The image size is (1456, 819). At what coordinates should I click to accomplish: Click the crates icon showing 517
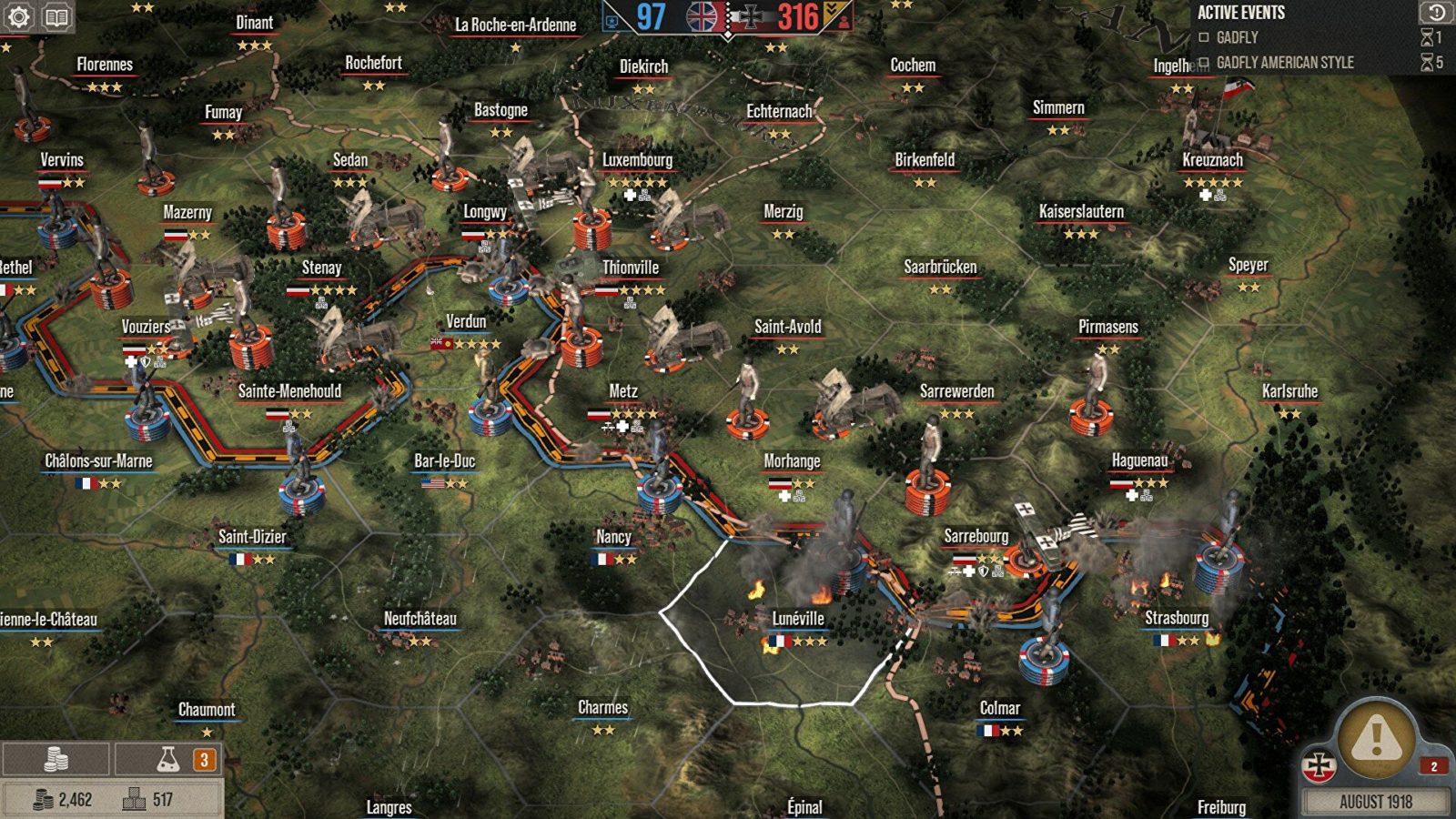(x=135, y=796)
